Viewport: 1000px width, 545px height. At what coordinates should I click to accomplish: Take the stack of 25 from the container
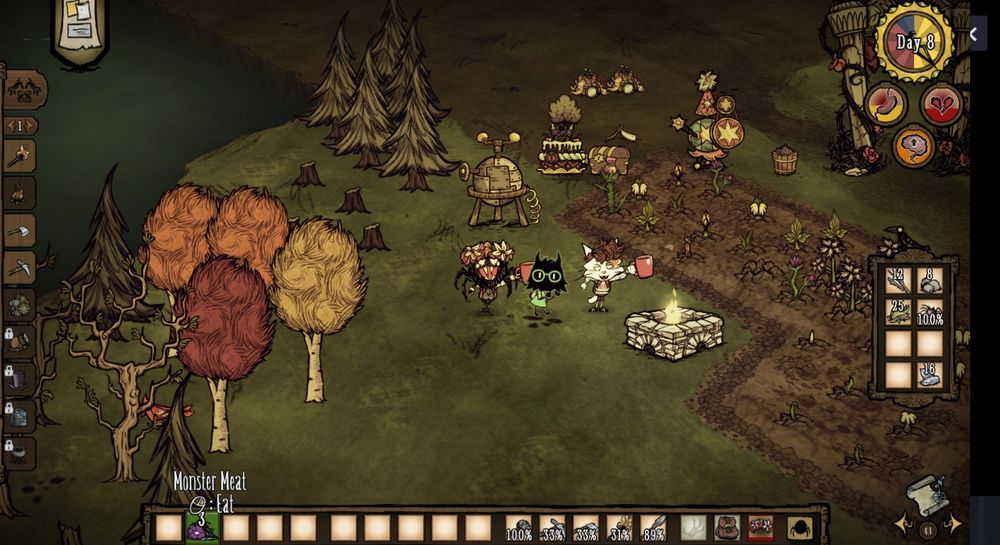pyautogui.click(x=898, y=311)
